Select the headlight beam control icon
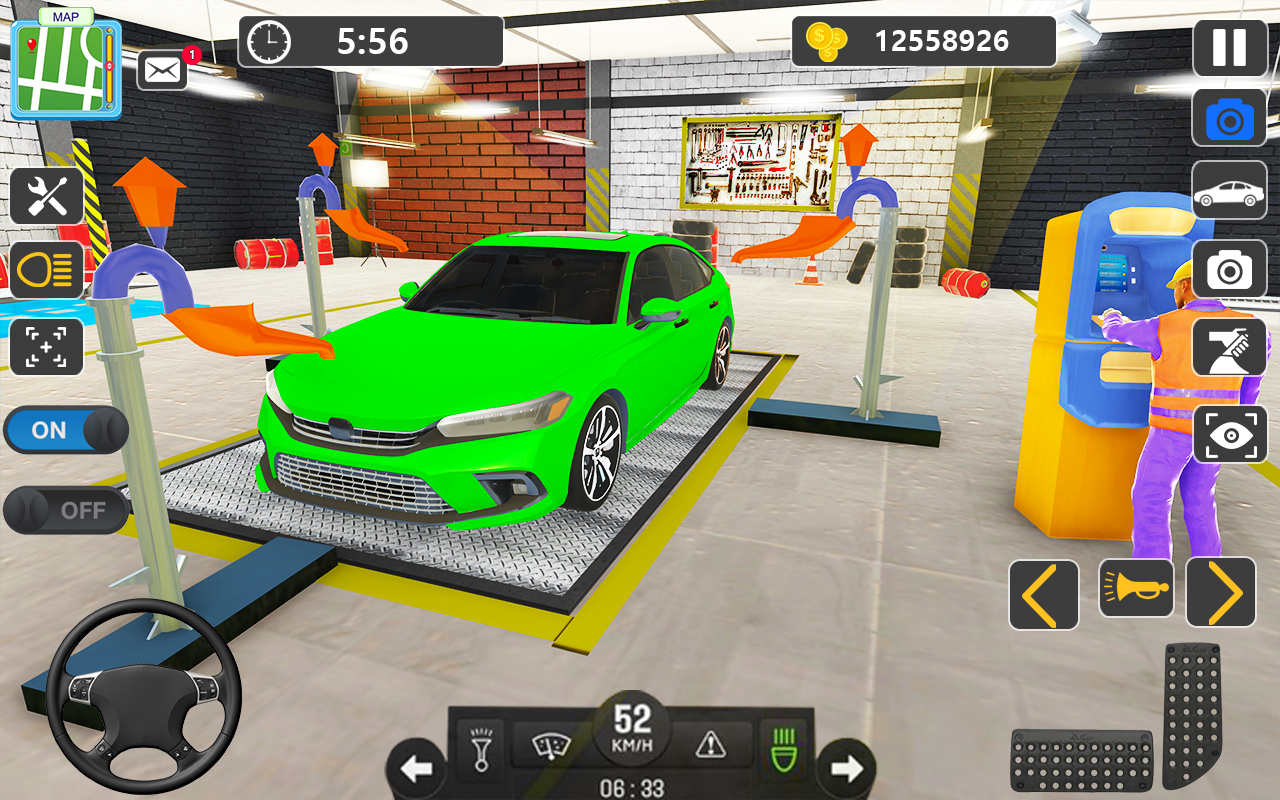This screenshot has width=1280, height=800. [47, 271]
